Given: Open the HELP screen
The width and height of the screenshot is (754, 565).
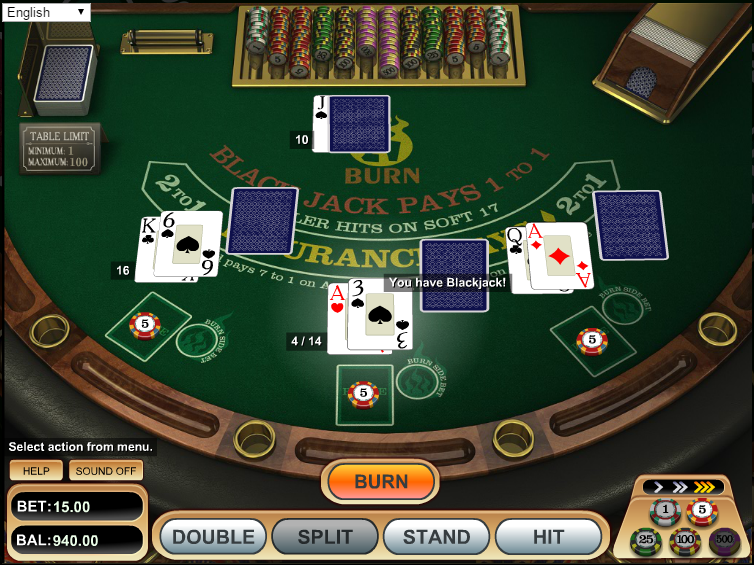Looking at the screenshot, I should [36, 471].
